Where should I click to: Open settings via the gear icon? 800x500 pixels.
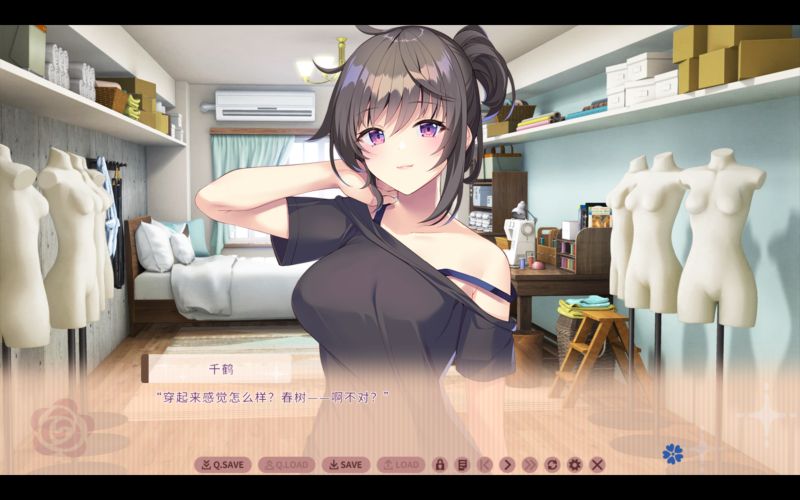point(574,464)
